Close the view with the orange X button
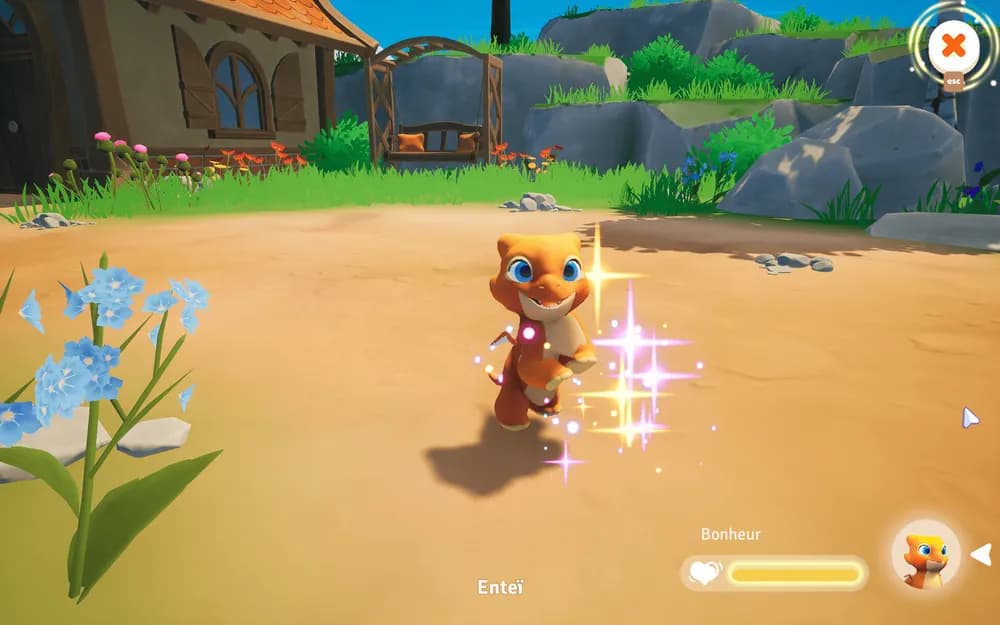Screen dimensions: 1000x625 click(954, 46)
